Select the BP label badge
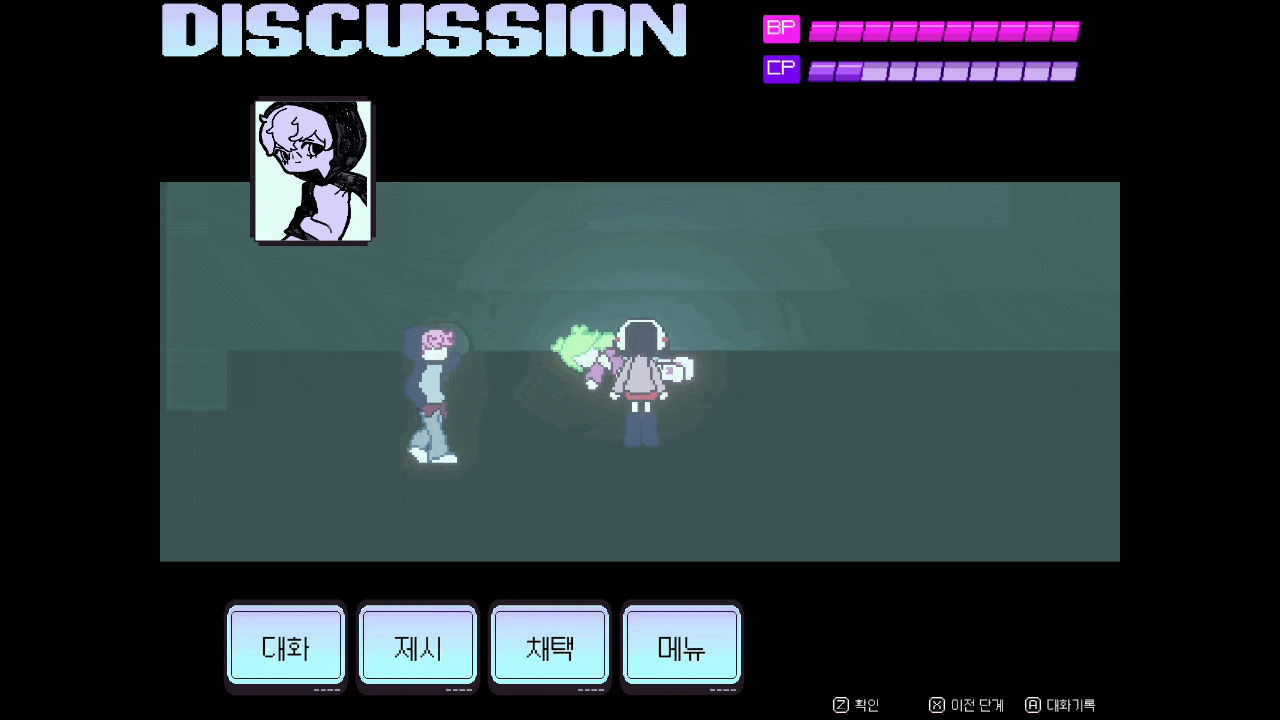 tap(781, 29)
